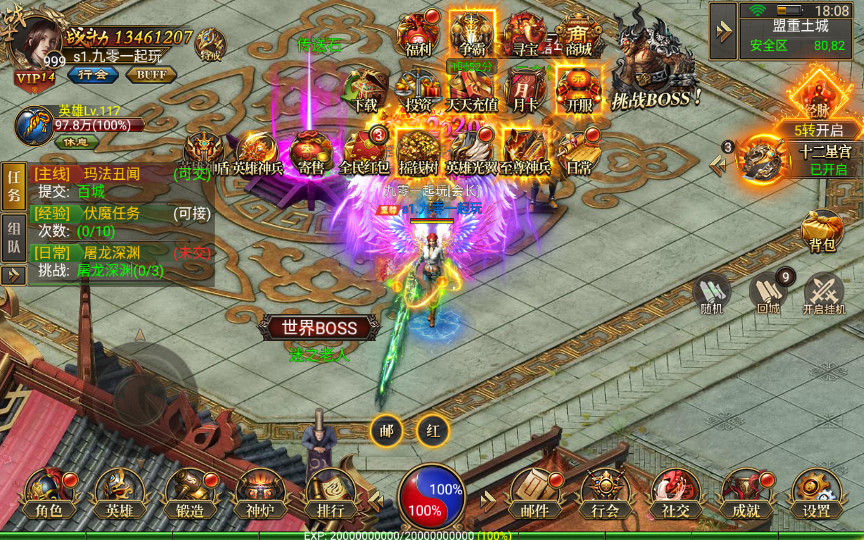This screenshot has height=540, width=864.
Task: Open the 背包 backpack
Action: click(820, 229)
